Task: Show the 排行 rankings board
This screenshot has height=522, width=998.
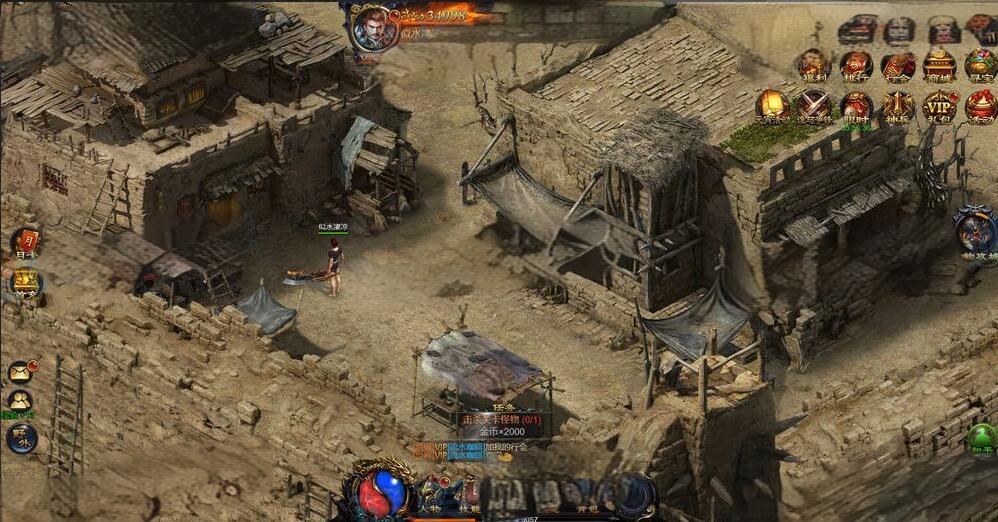Action: [855, 65]
